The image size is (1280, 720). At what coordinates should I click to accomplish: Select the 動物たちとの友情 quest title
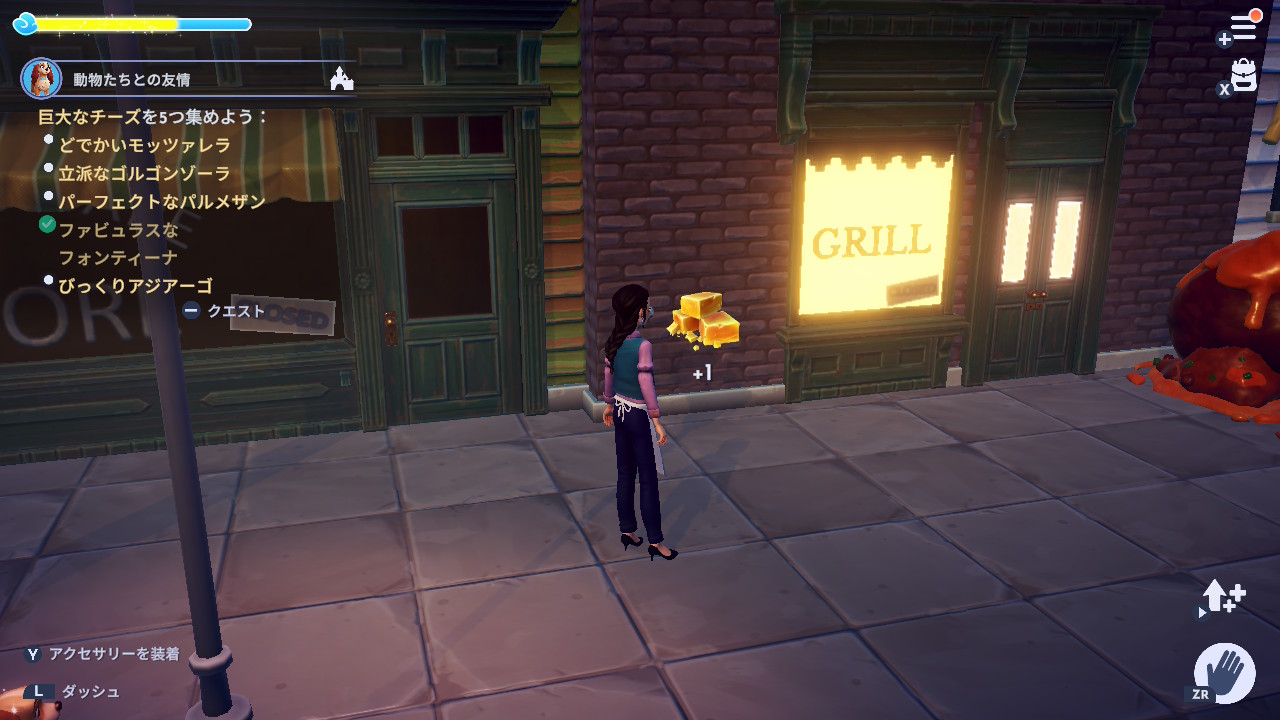[x=131, y=79]
